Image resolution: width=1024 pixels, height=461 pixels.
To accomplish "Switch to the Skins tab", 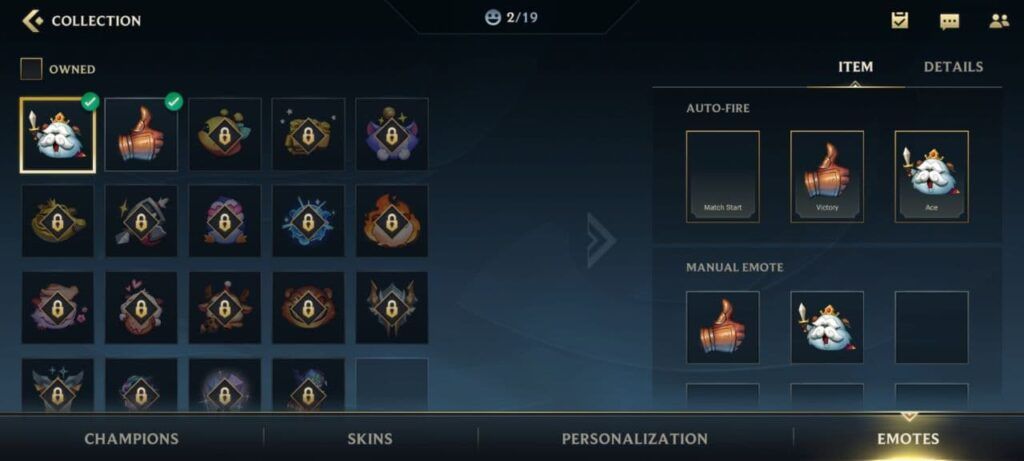I will (x=370, y=438).
